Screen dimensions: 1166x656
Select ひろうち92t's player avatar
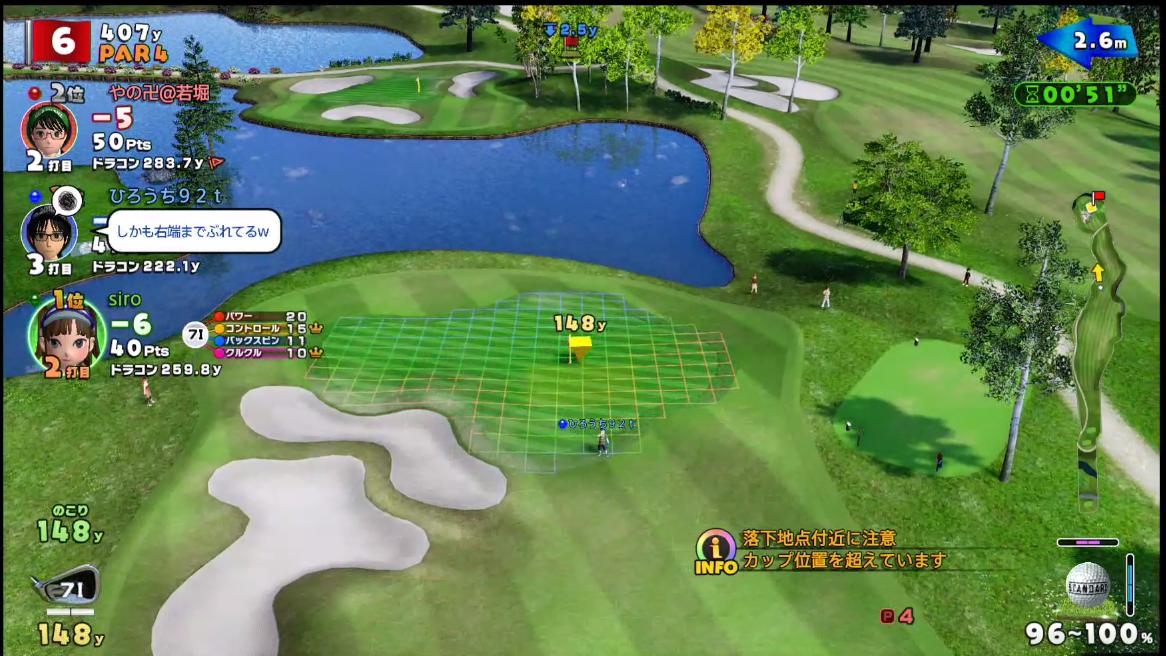[x=49, y=232]
